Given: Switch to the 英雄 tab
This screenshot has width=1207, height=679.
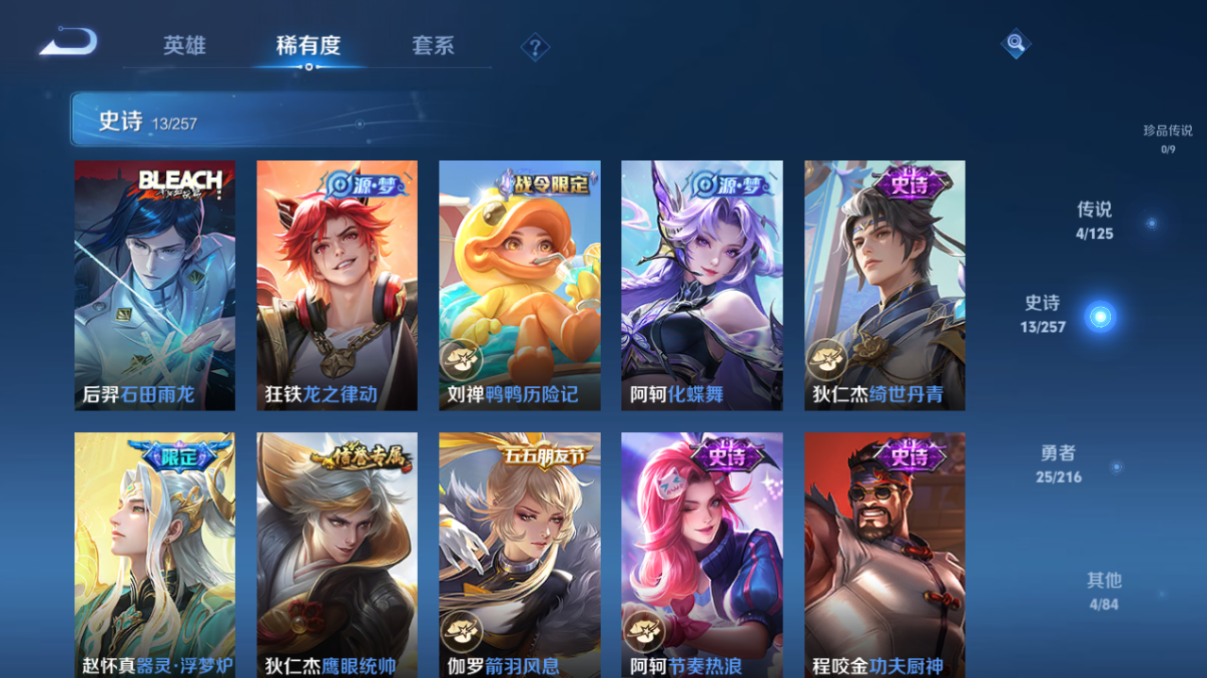Looking at the screenshot, I should 184,45.
